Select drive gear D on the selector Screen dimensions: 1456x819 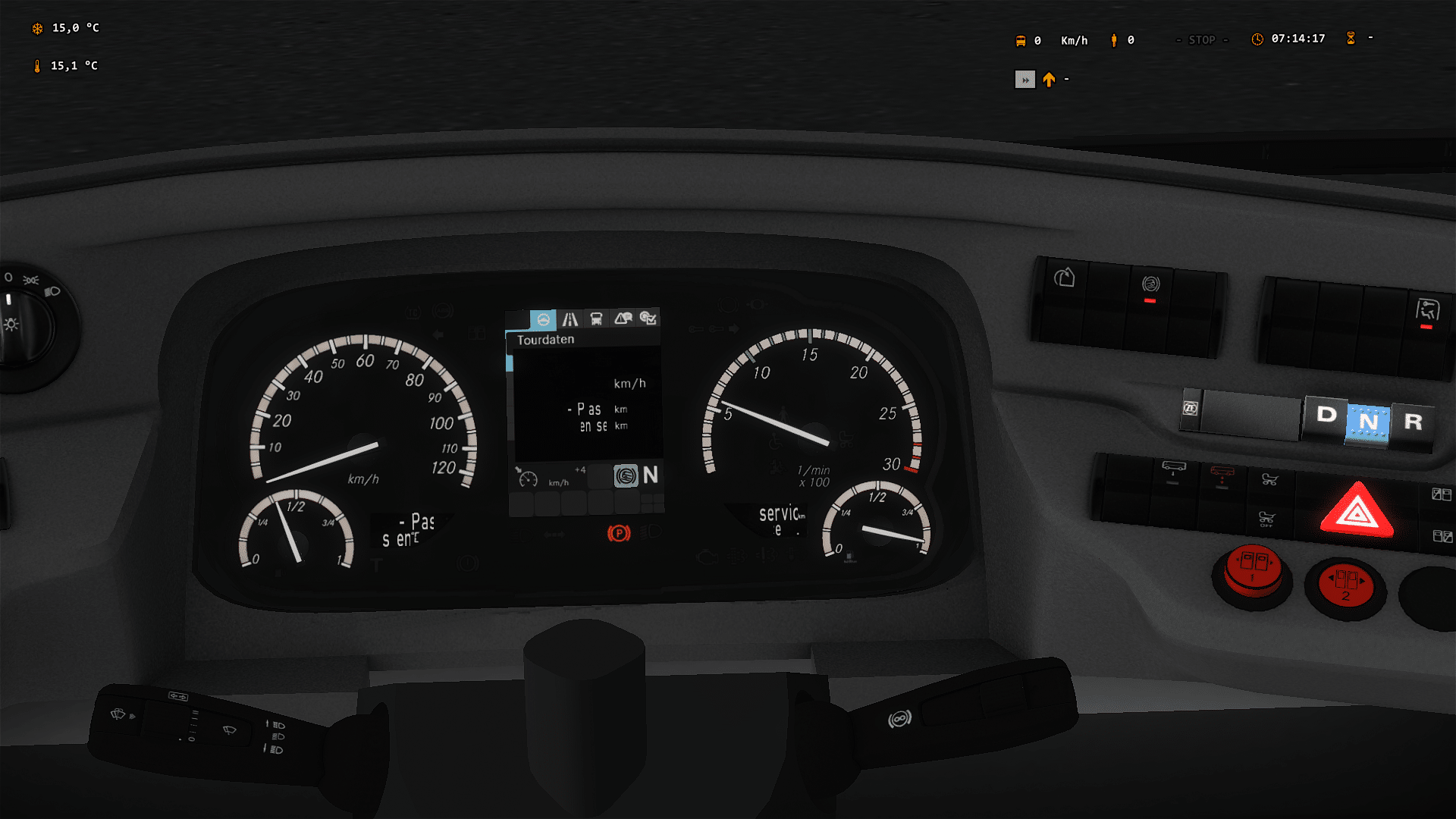coord(1326,415)
